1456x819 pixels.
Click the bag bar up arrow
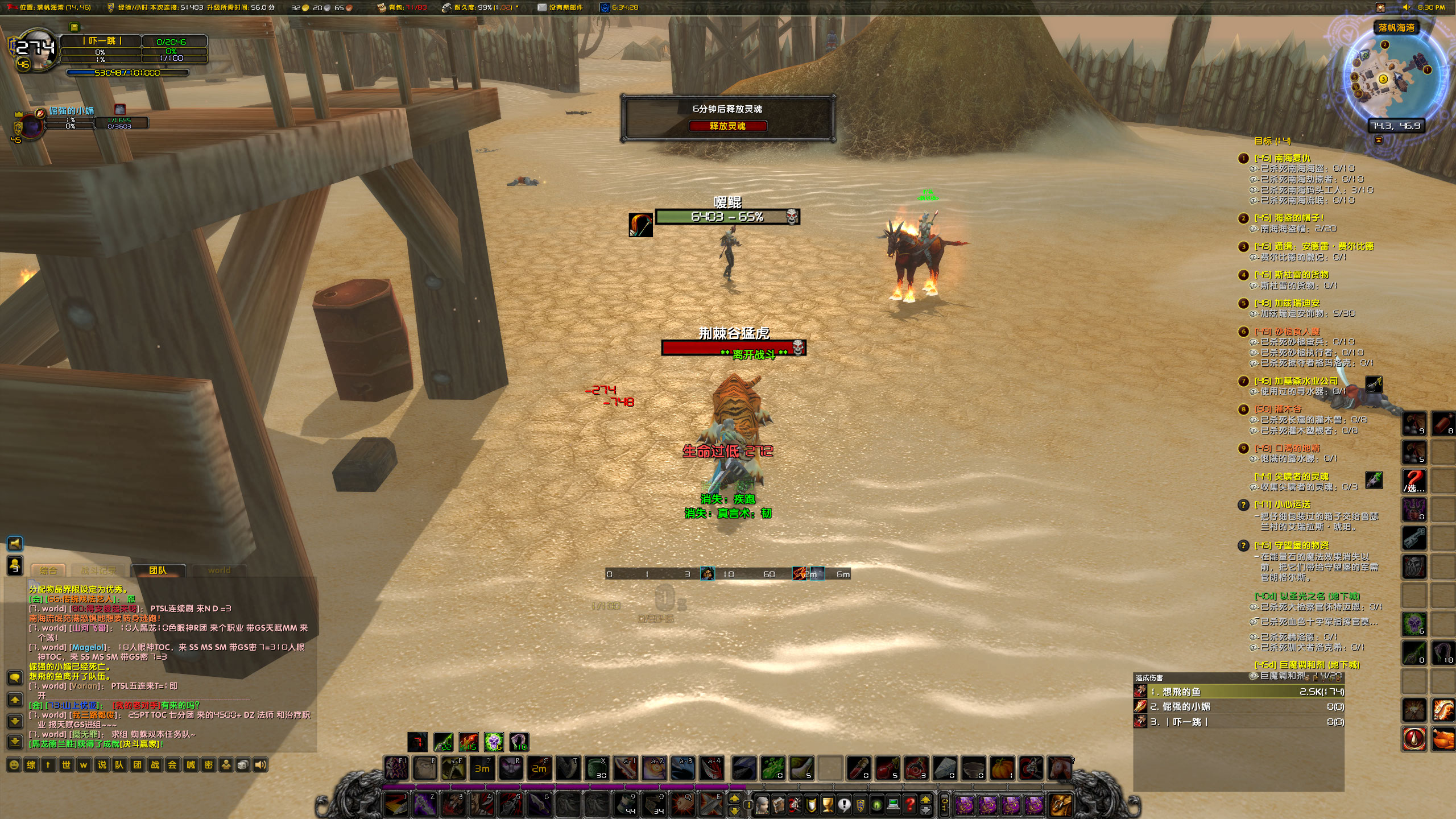pos(925,801)
